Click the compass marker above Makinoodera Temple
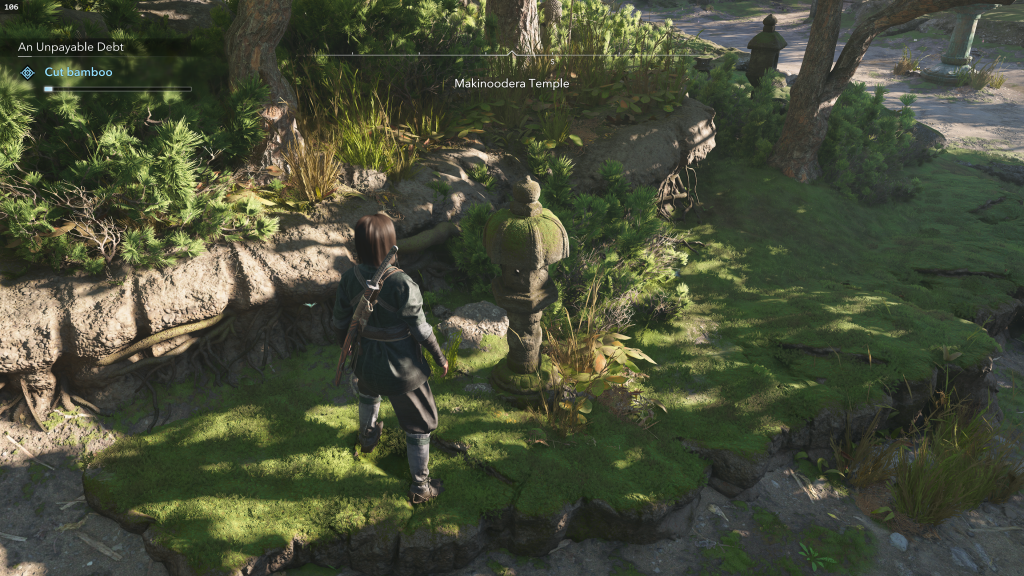1024x576 pixels. 512,53
